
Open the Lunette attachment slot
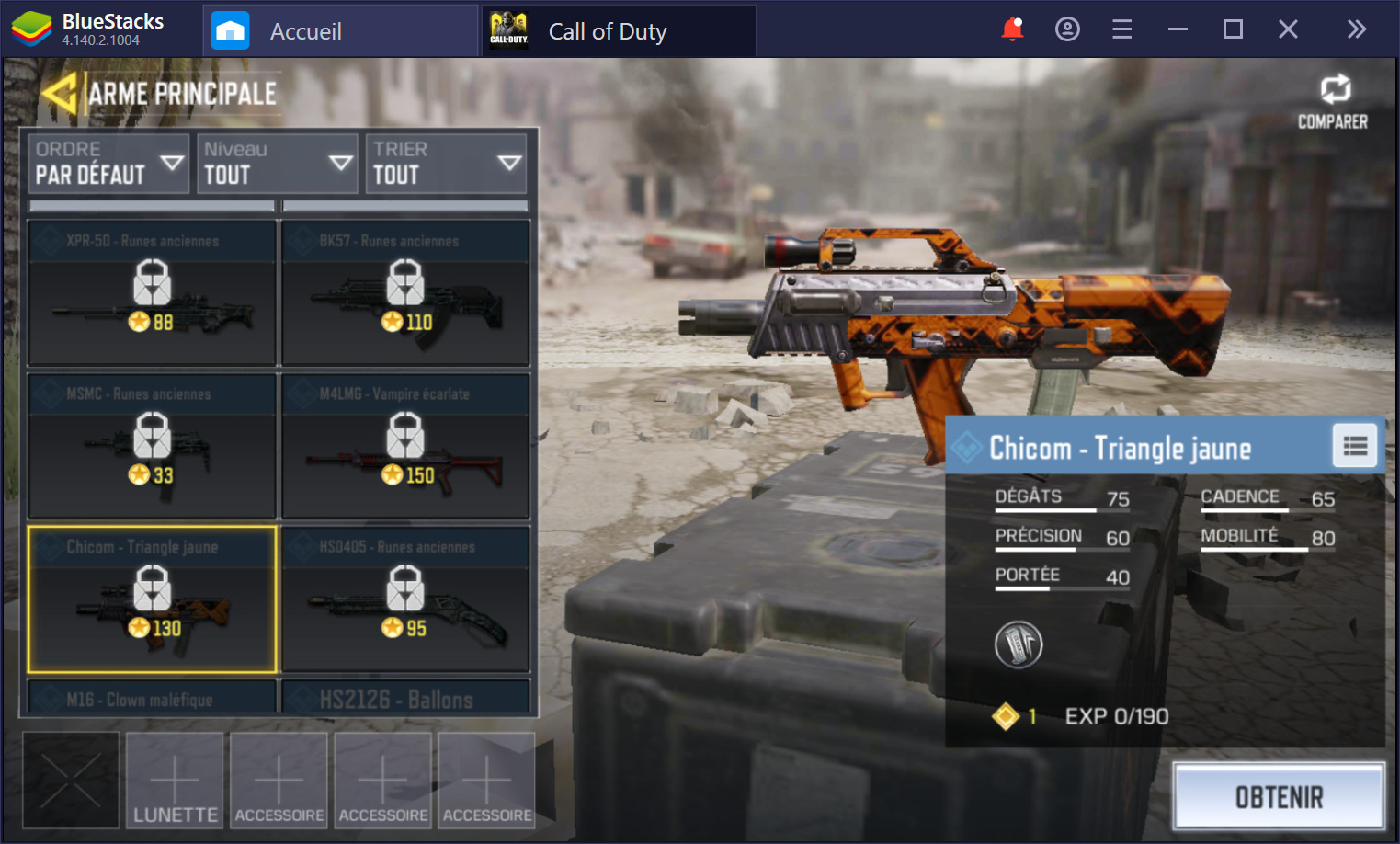click(175, 781)
